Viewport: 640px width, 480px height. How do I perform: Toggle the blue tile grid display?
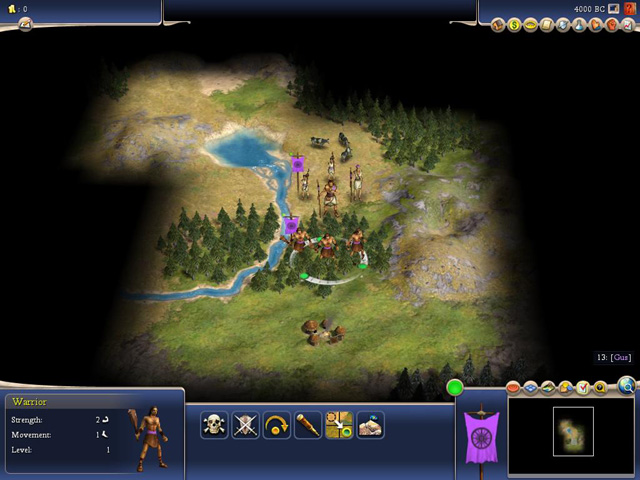[x=531, y=387]
